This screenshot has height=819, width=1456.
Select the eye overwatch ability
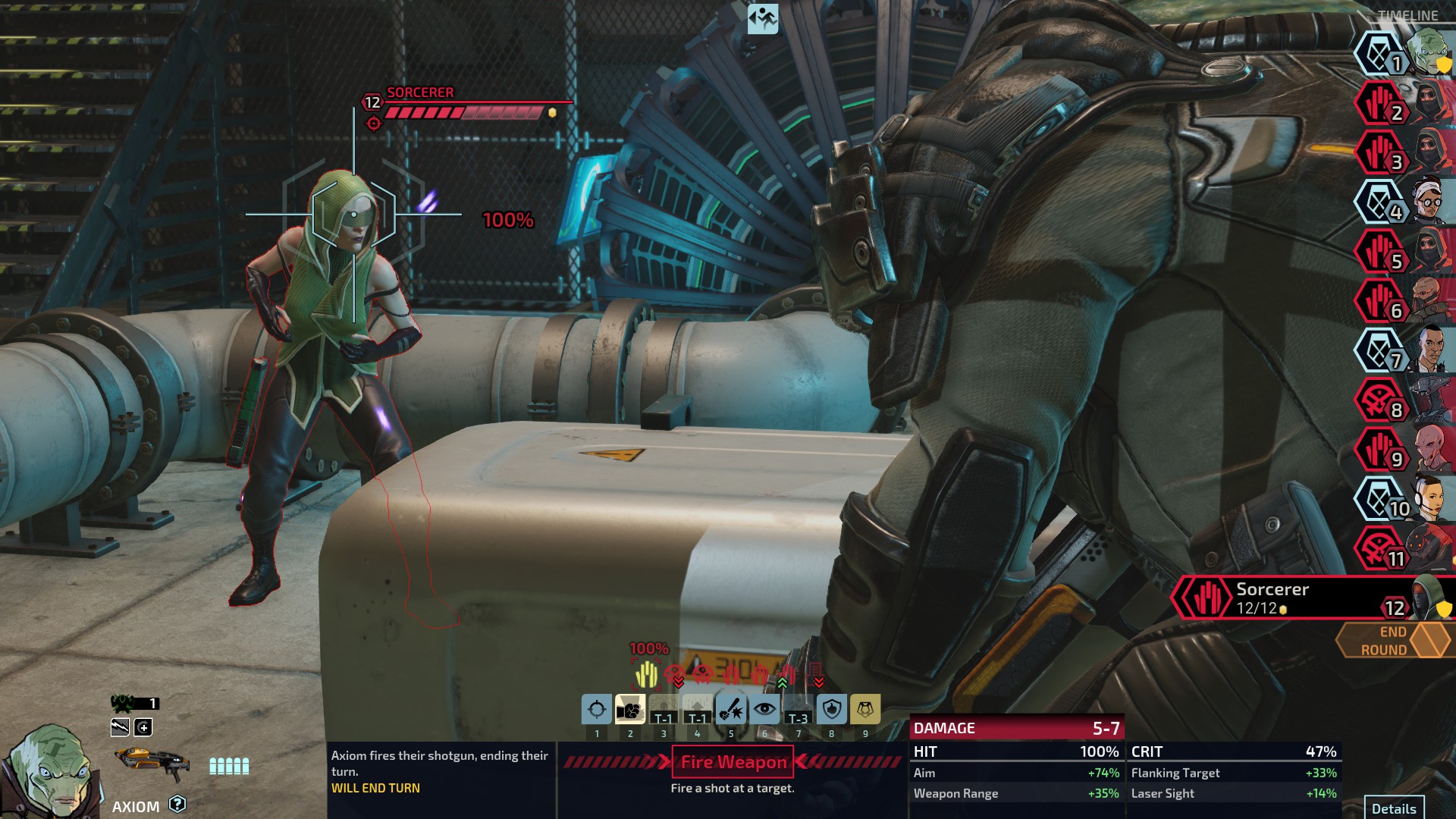click(x=764, y=710)
